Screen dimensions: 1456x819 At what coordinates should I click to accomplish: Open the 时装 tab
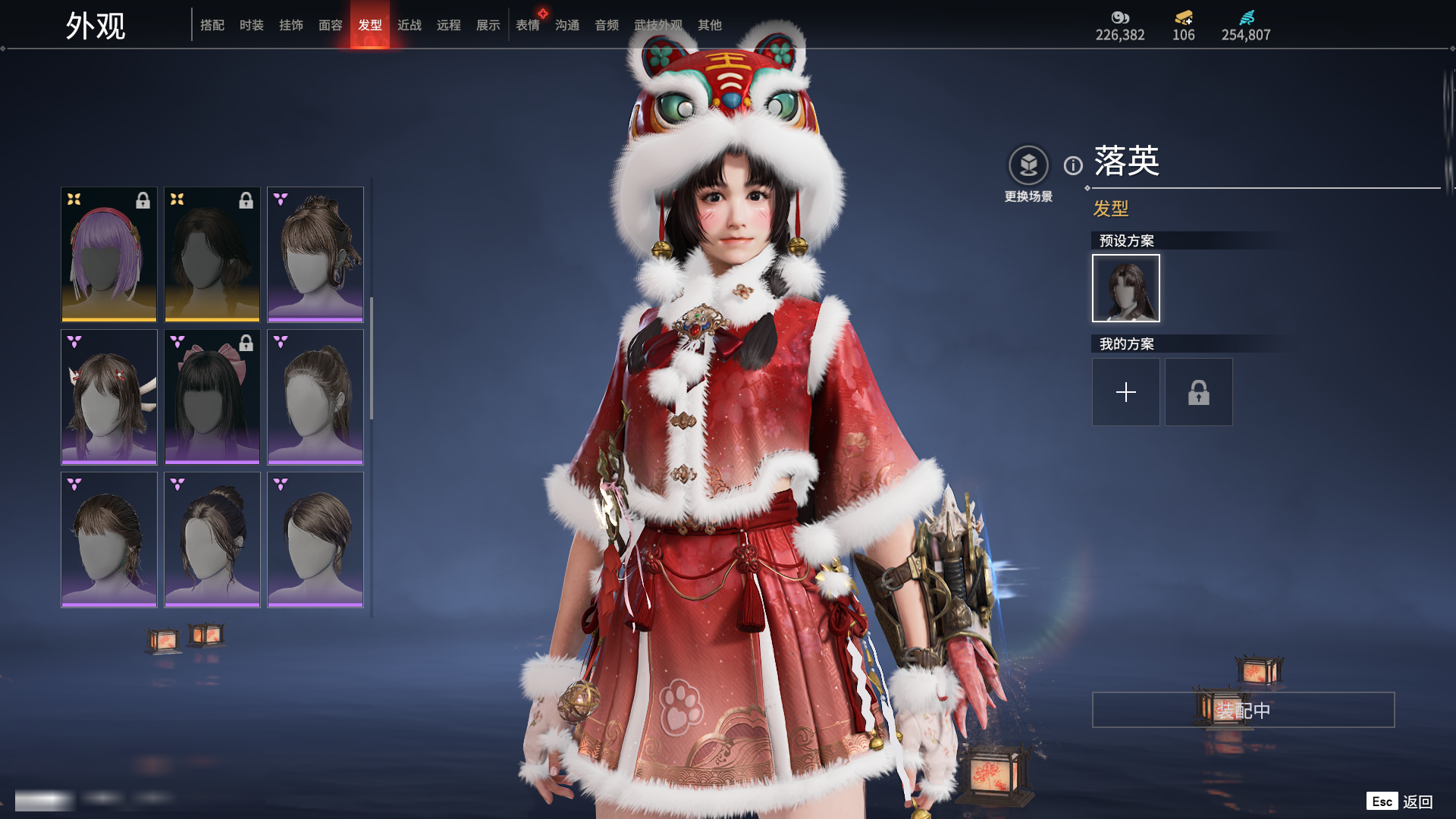coord(252,25)
